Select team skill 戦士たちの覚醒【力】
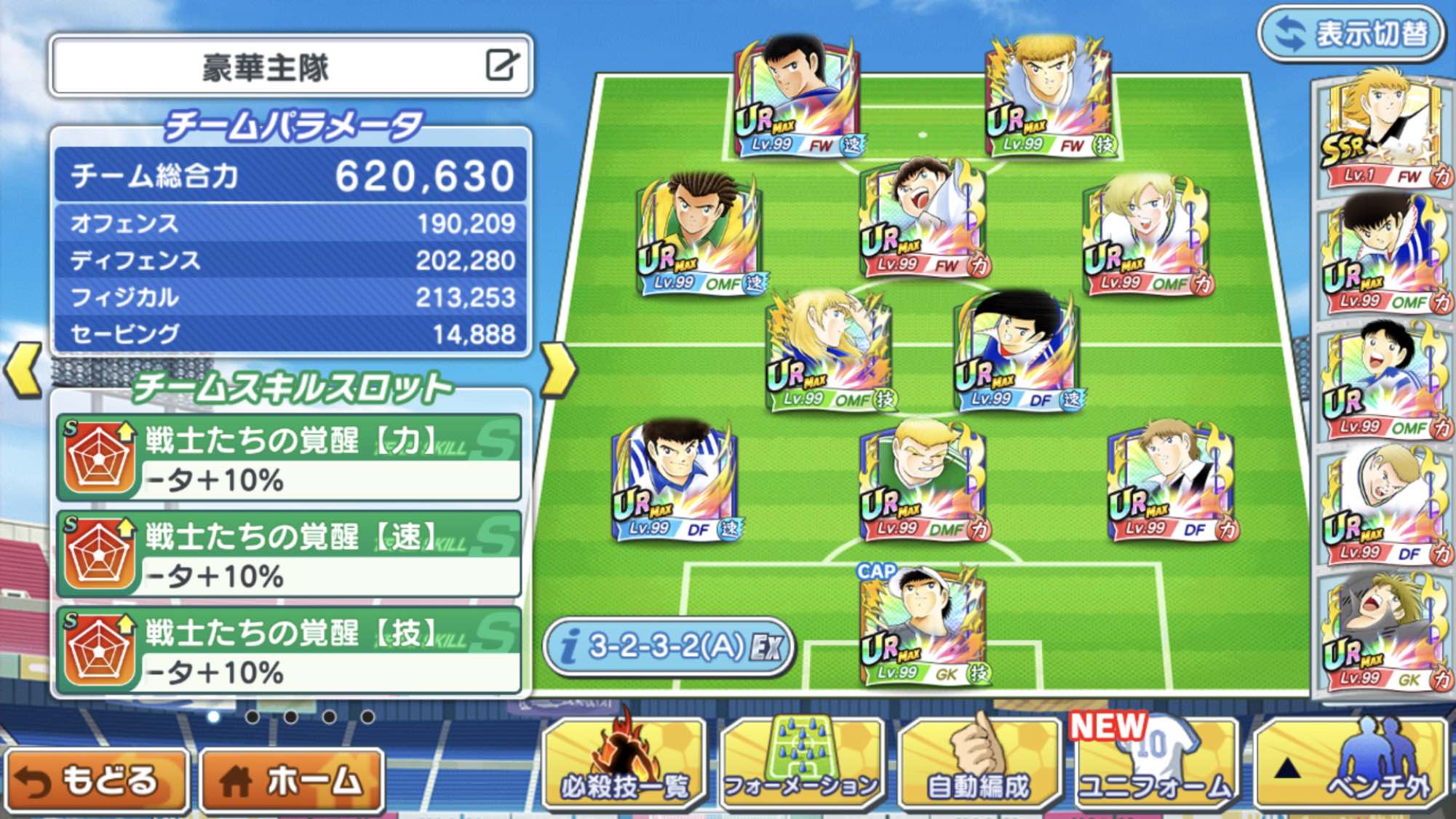Viewport: 1456px width, 819px height. tap(290, 459)
